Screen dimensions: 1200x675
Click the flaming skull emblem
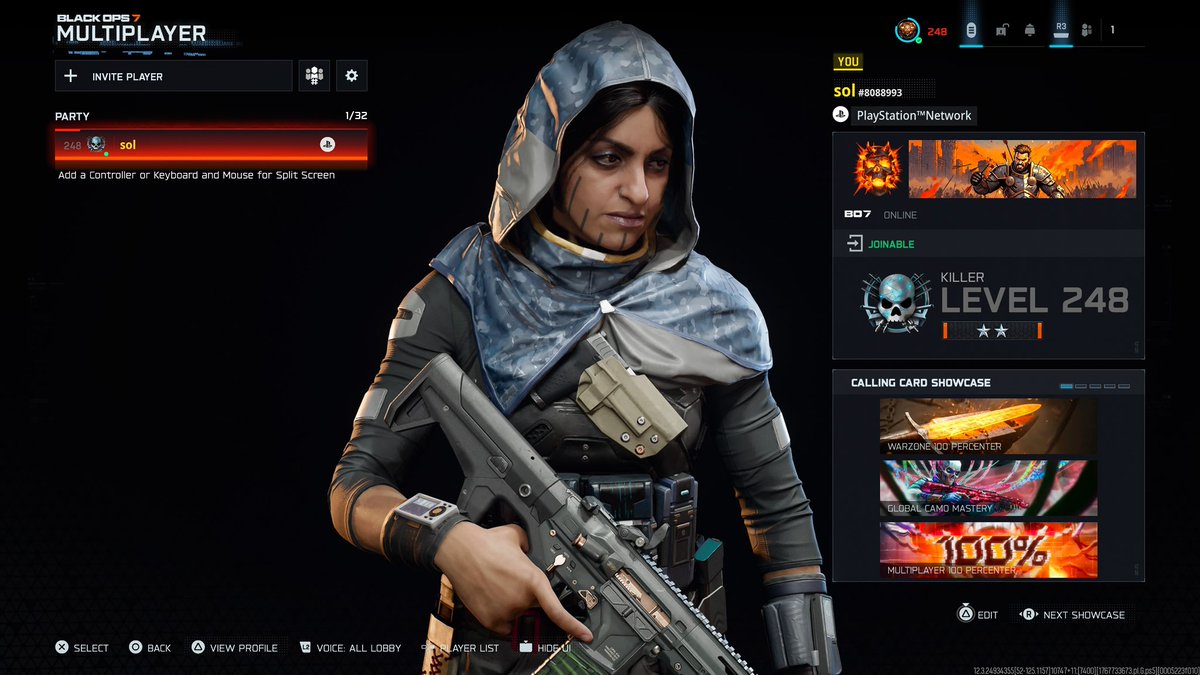pos(878,168)
